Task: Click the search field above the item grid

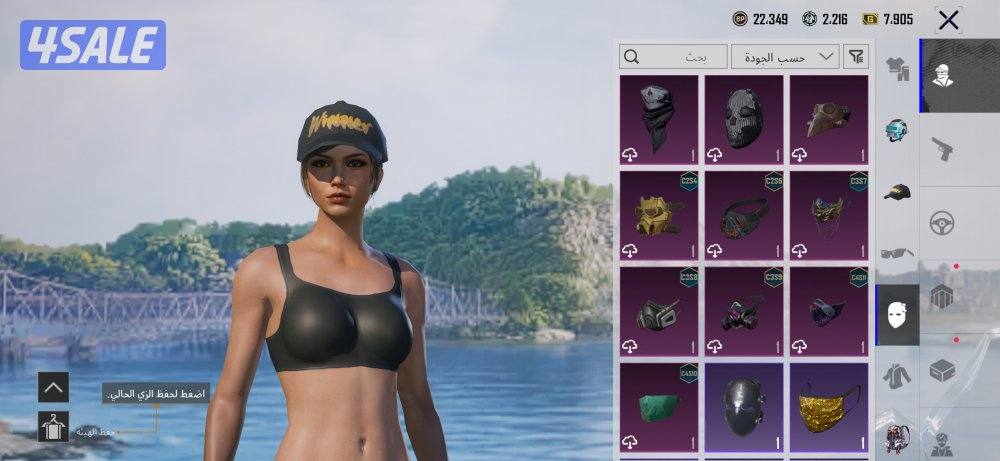Action: (673, 57)
